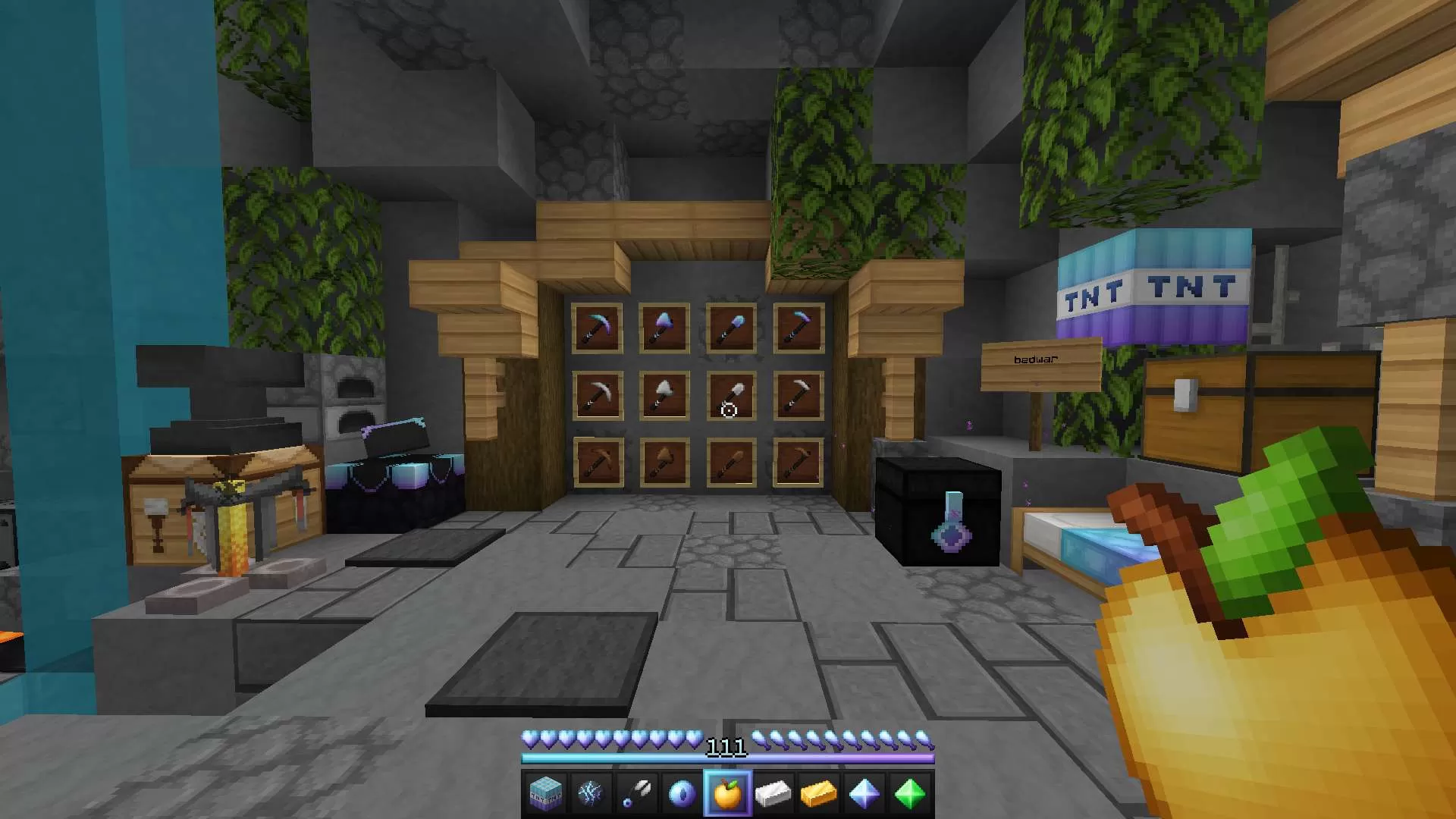Screen dimensions: 1456x819
Task: Click the diamond axe item frame
Action: (x=664, y=326)
